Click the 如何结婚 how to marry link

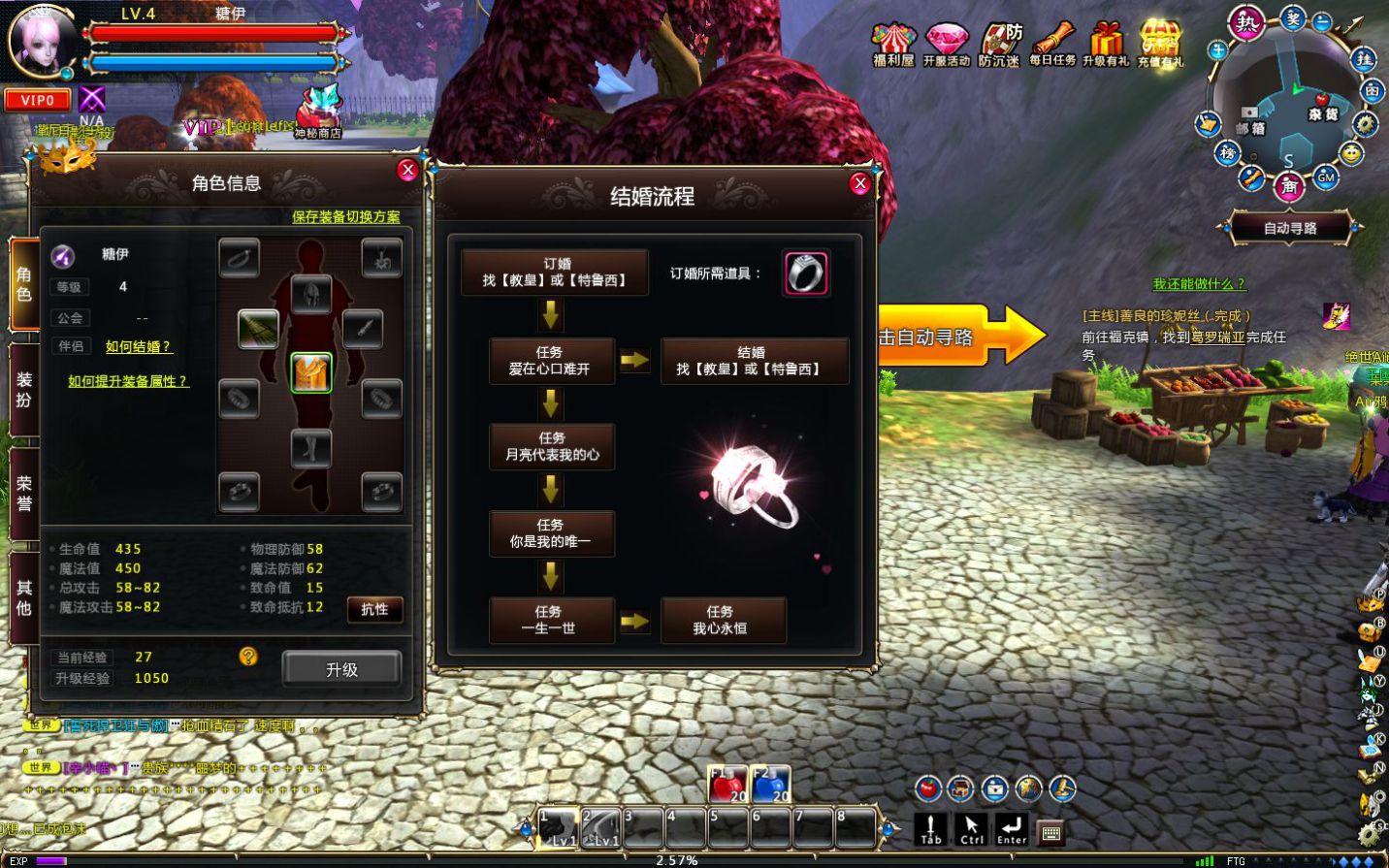(138, 347)
